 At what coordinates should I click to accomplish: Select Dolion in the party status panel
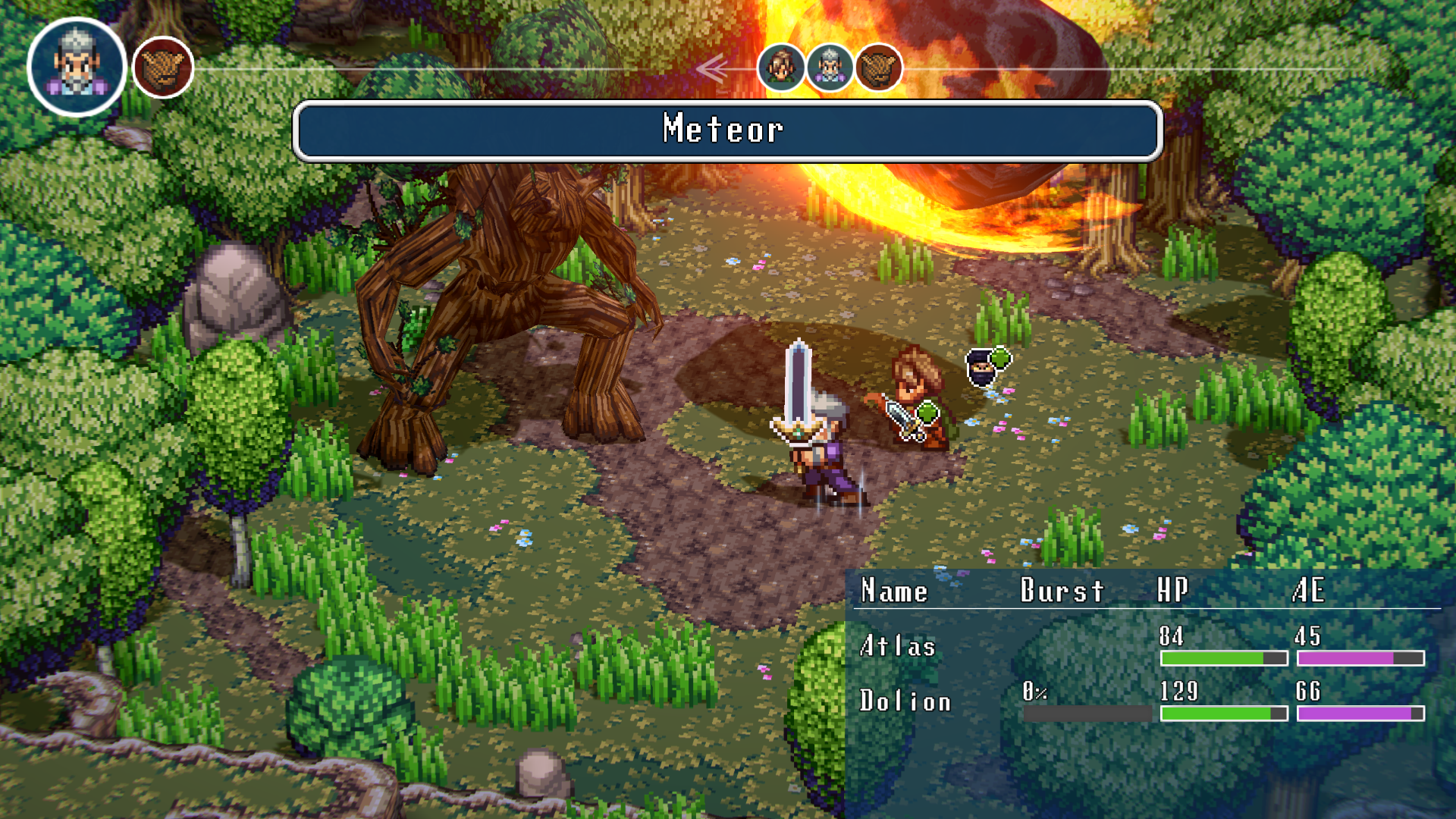[x=905, y=701]
